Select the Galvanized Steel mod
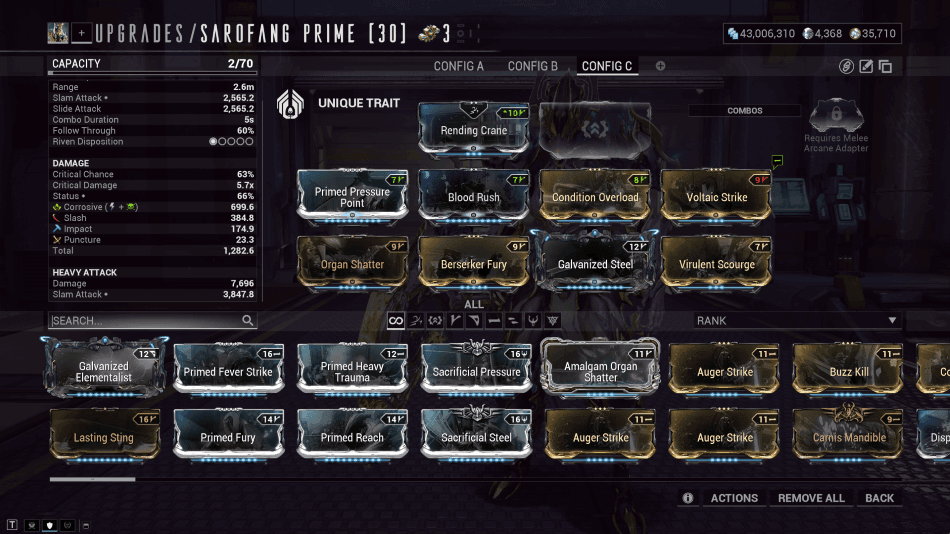Image resolution: width=950 pixels, height=534 pixels. (595, 264)
